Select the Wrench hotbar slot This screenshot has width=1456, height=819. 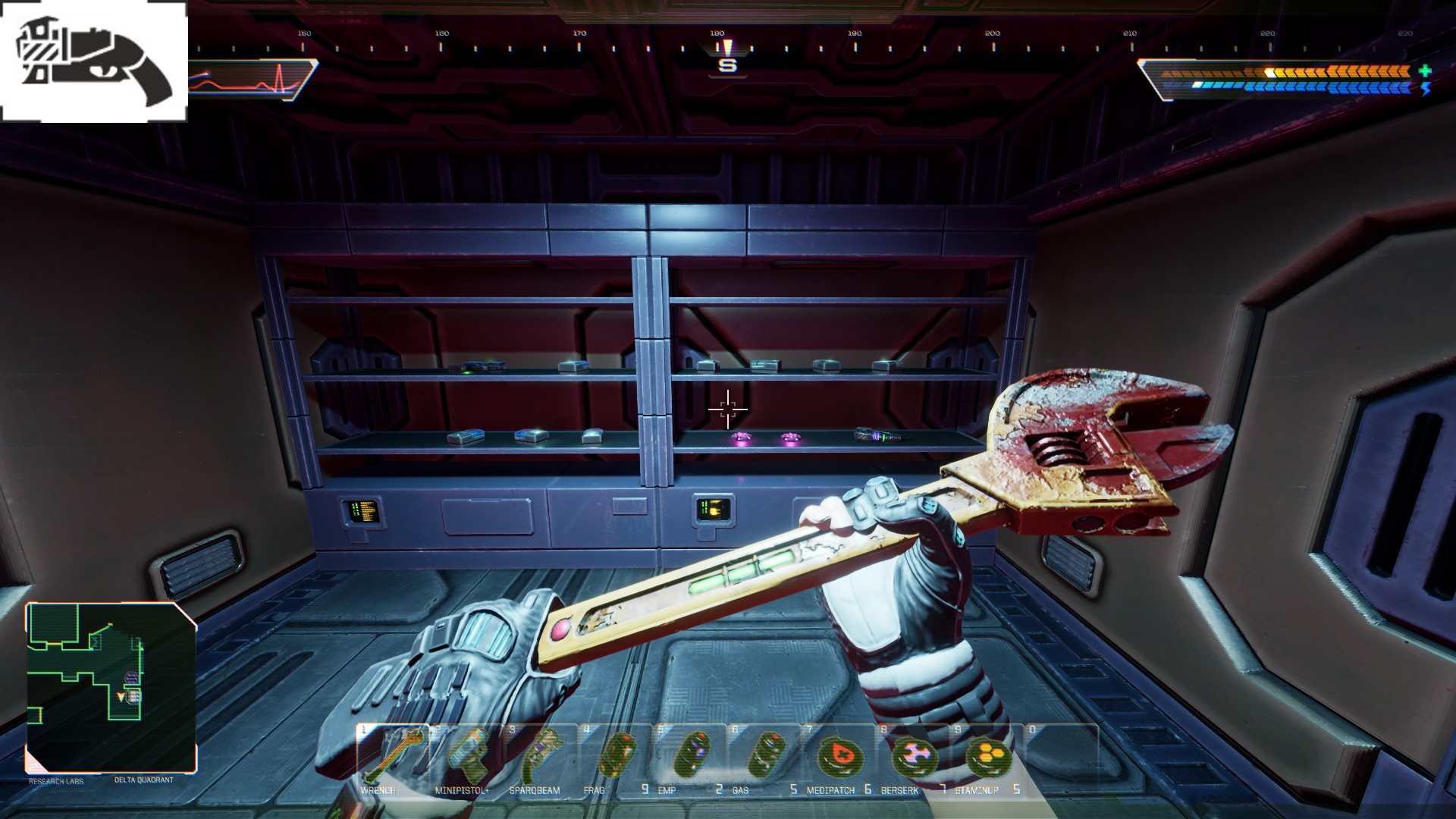[x=392, y=757]
